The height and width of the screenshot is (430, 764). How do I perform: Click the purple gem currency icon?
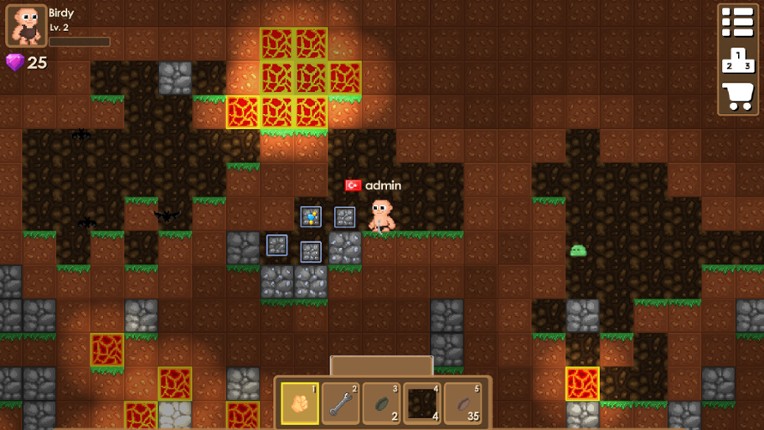pos(15,63)
